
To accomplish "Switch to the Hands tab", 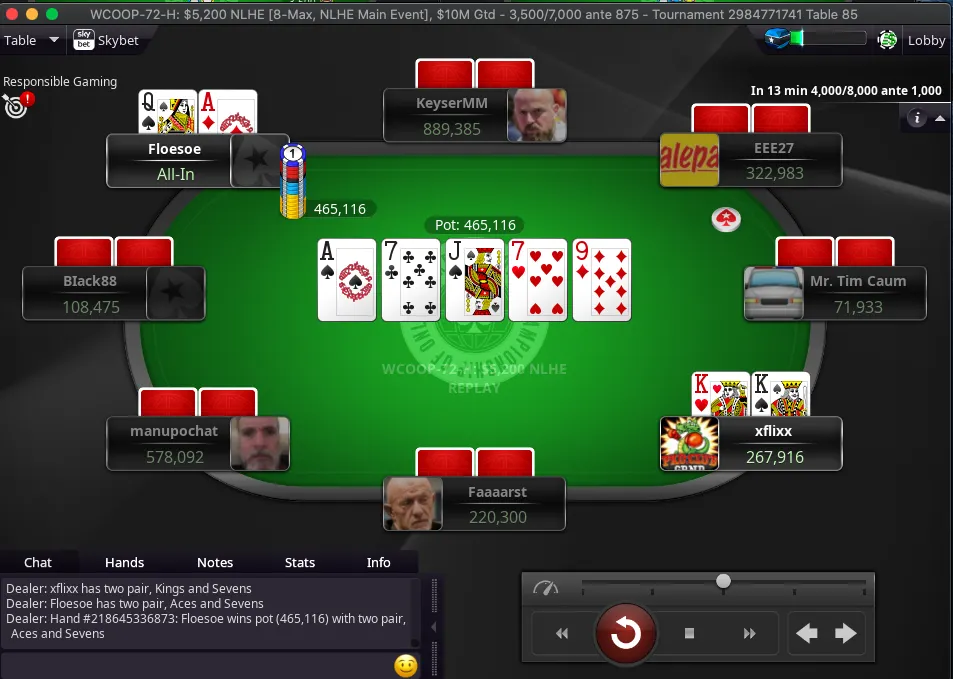I will tap(125, 562).
